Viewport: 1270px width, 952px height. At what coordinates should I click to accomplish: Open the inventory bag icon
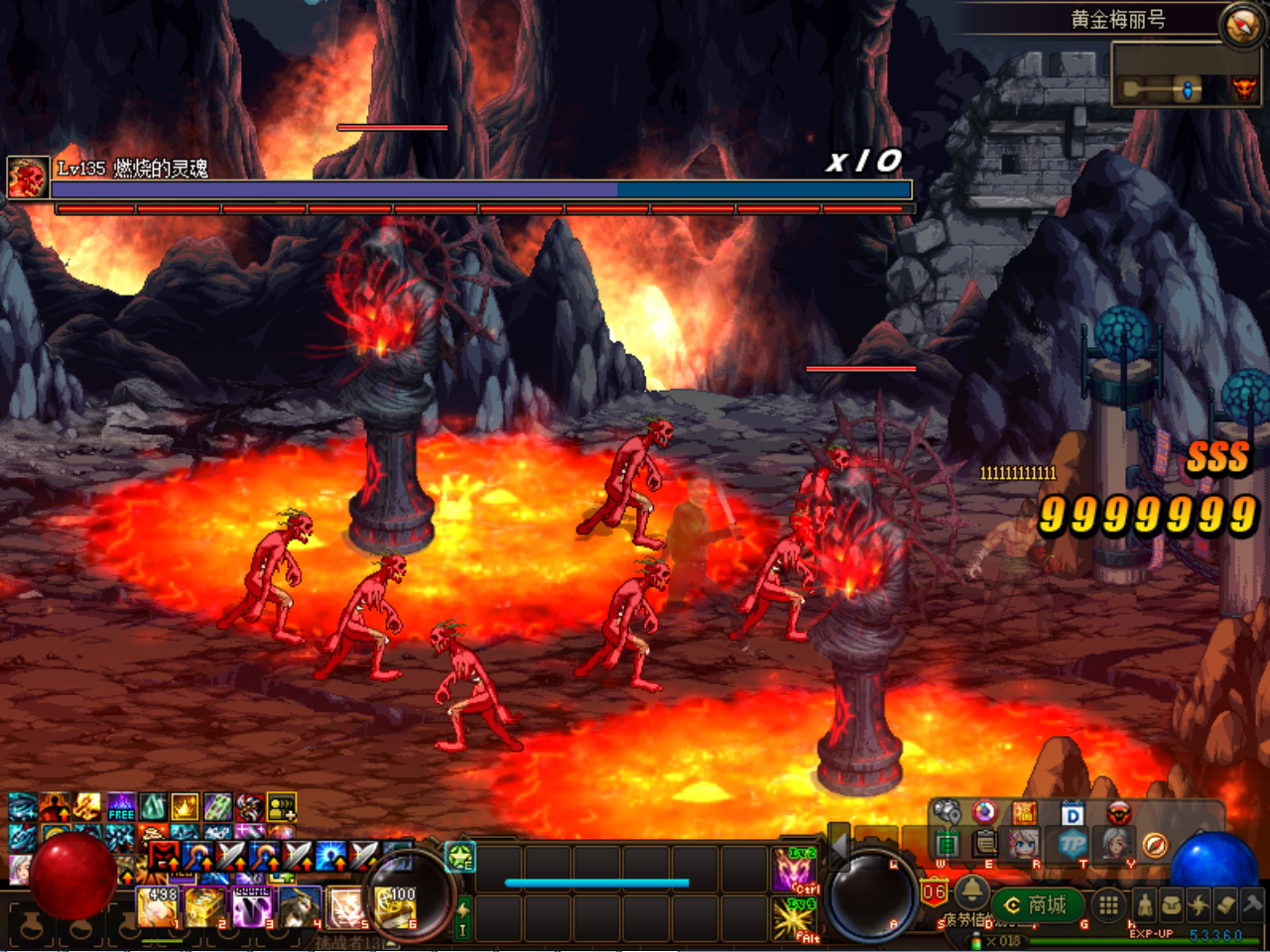(1174, 904)
